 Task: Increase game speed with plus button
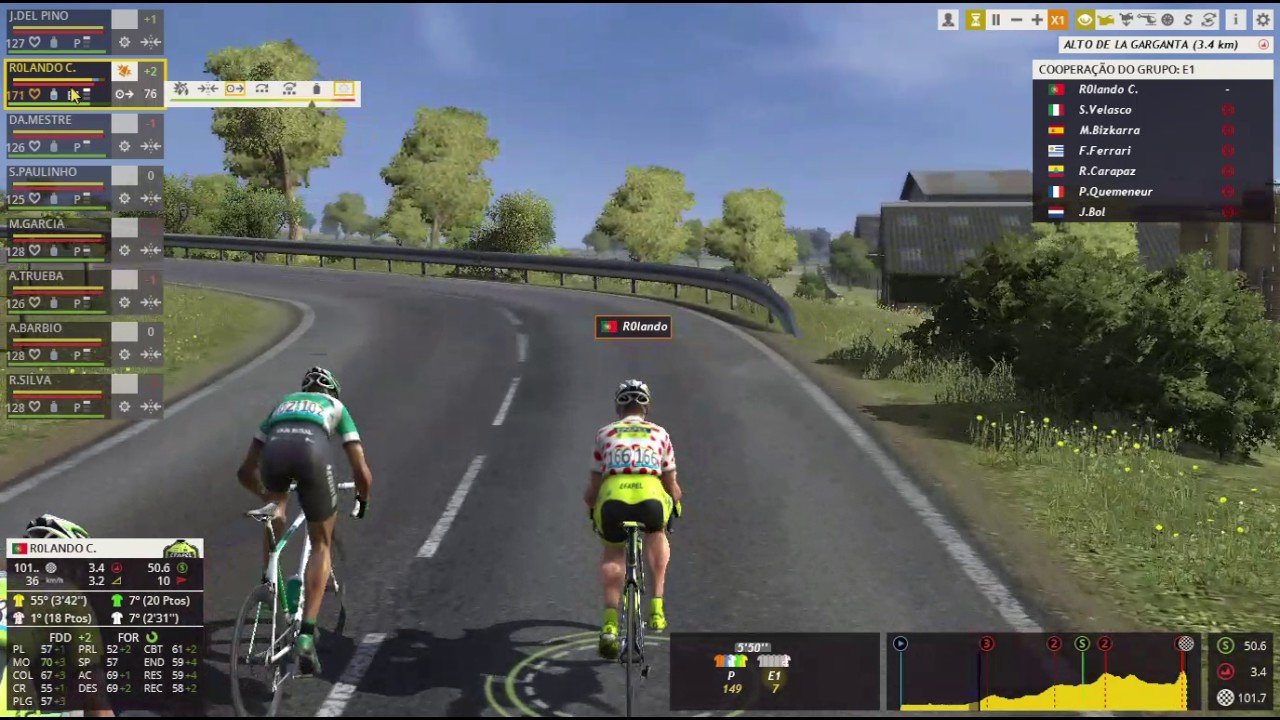[x=1037, y=20]
